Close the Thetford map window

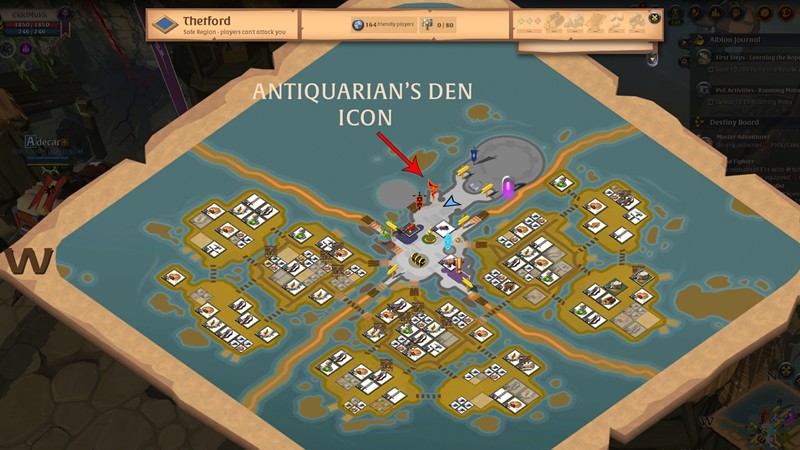(654, 17)
